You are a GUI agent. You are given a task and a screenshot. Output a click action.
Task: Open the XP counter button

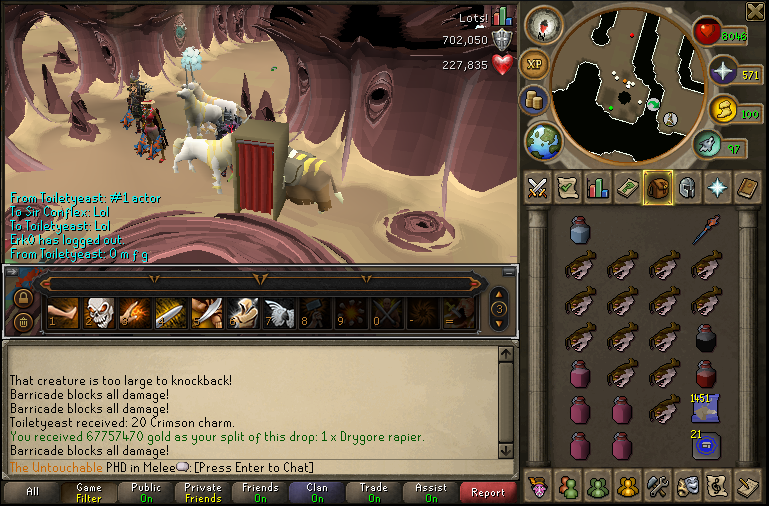tap(536, 62)
